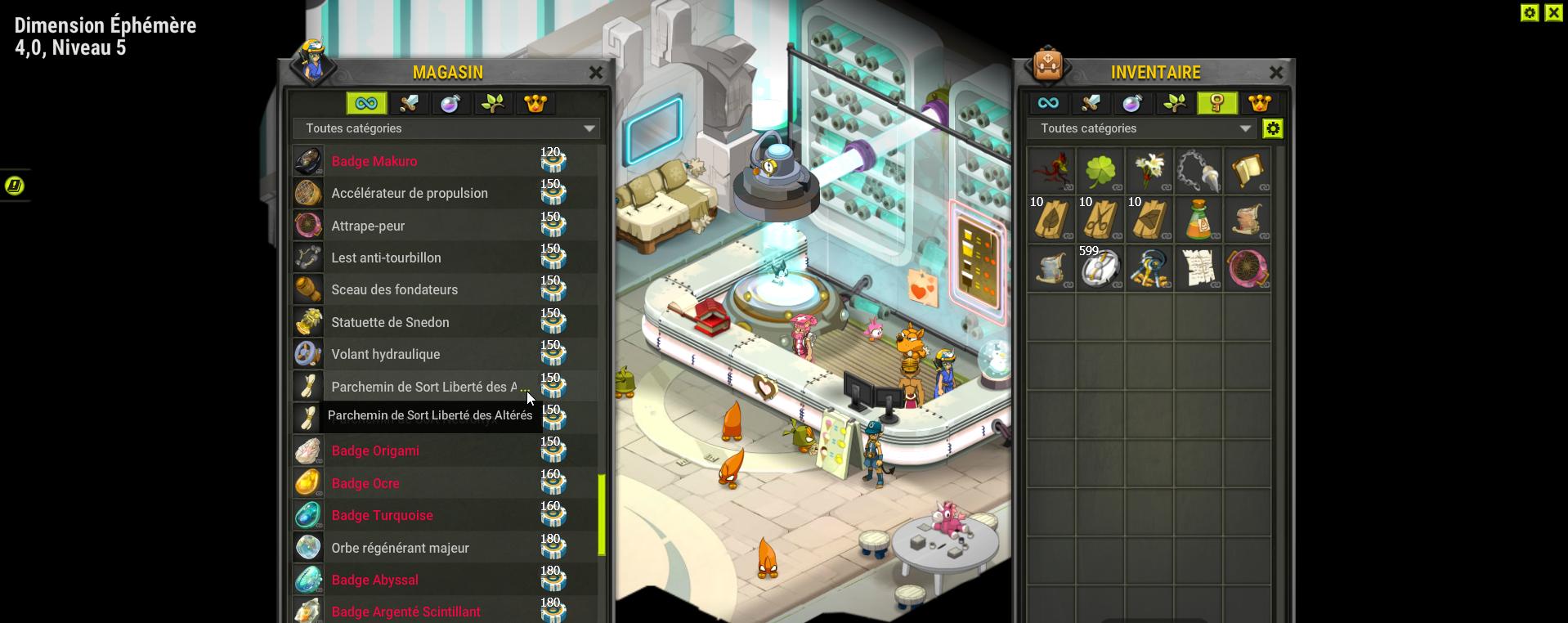
Task: Switch to the crown cosmetics tab in Magasin
Action: (535, 103)
